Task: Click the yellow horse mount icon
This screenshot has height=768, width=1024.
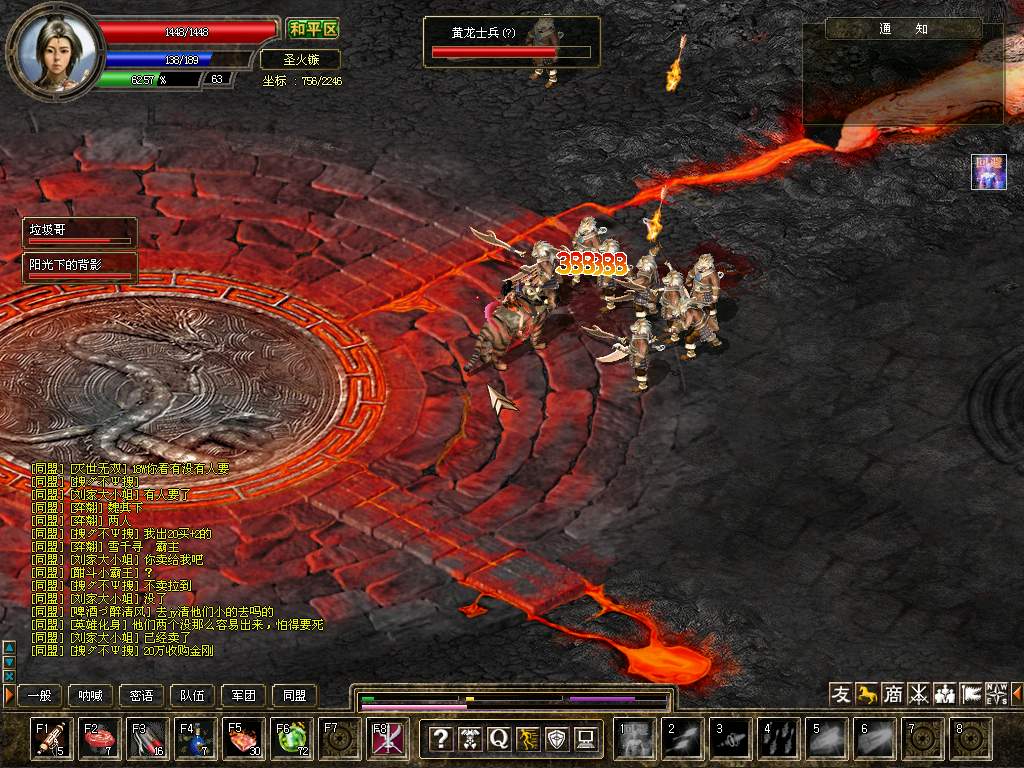Action: (x=867, y=693)
